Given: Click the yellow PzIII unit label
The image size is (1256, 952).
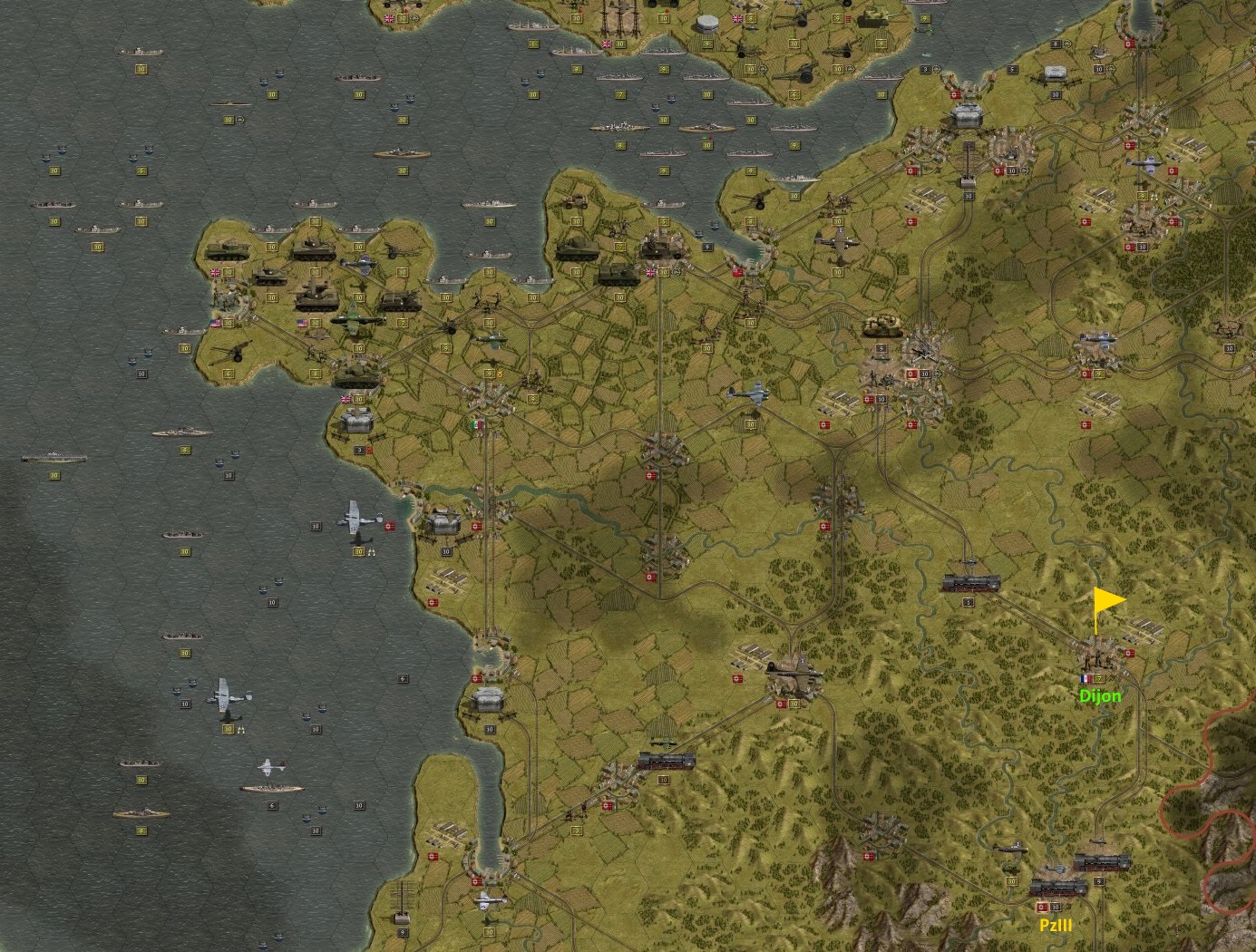Looking at the screenshot, I should 1056,925.
